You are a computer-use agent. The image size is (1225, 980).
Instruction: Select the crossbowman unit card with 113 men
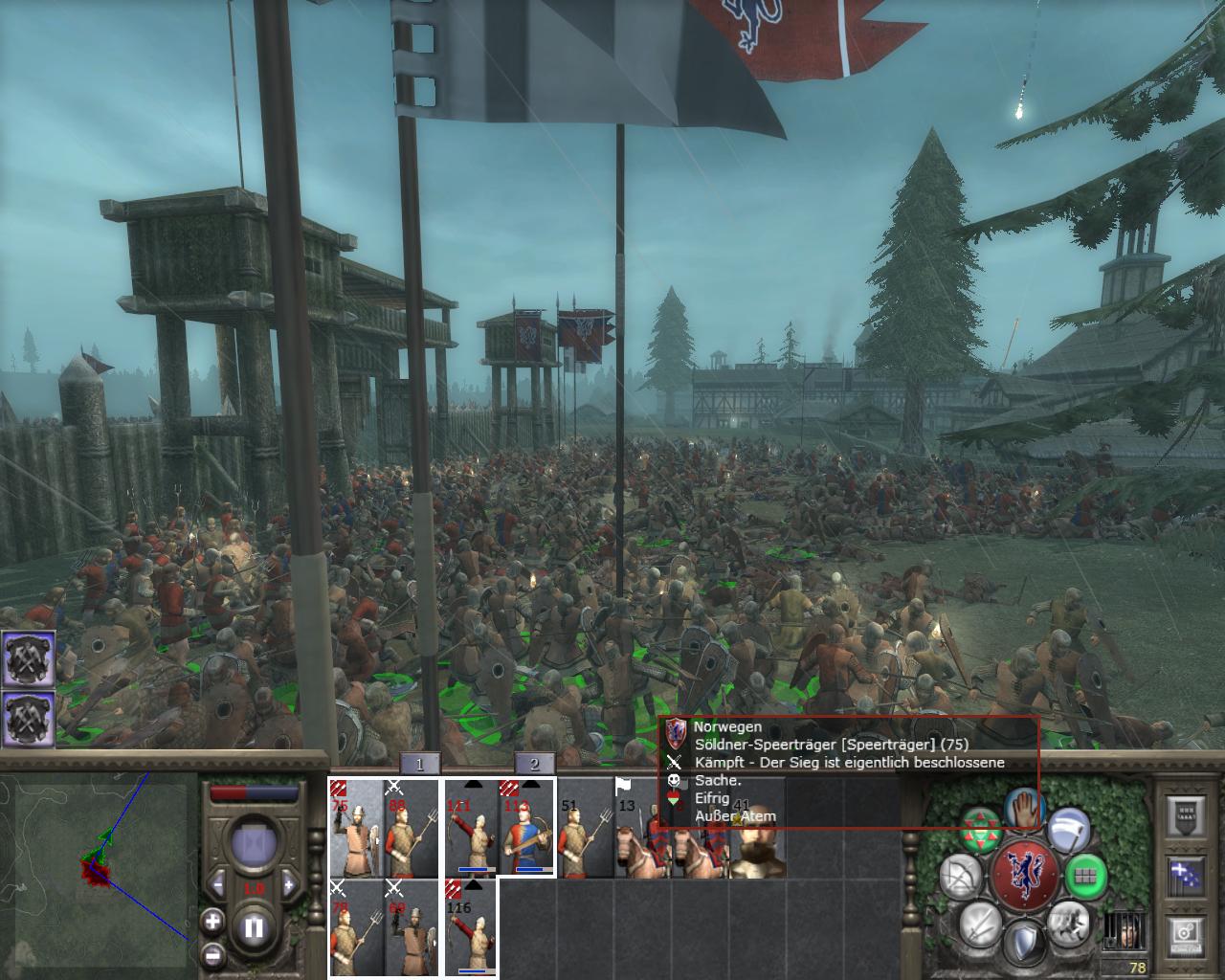527,828
